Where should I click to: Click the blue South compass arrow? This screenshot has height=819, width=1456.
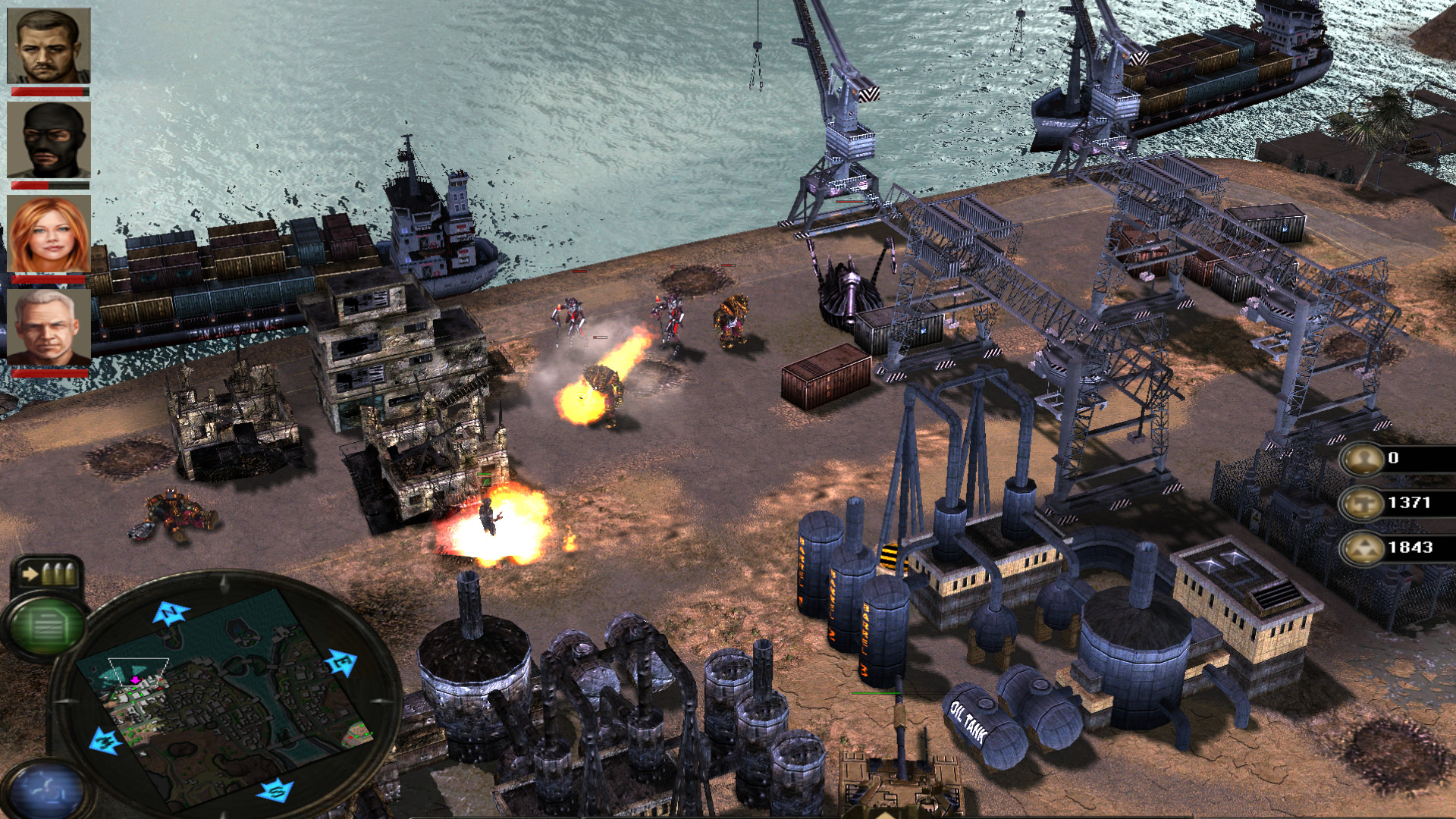[x=275, y=792]
